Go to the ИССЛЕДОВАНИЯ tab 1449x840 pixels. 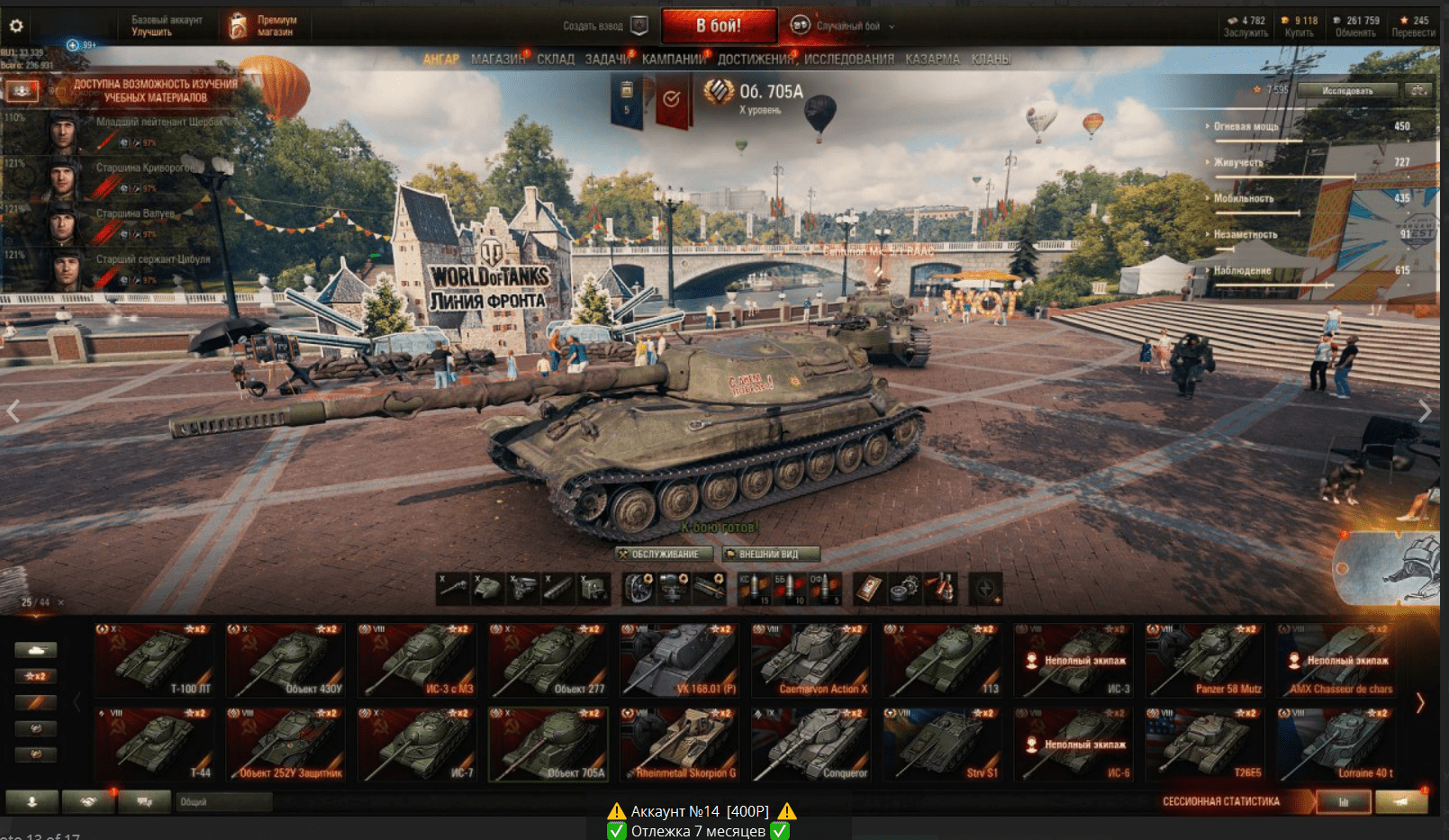[848, 59]
